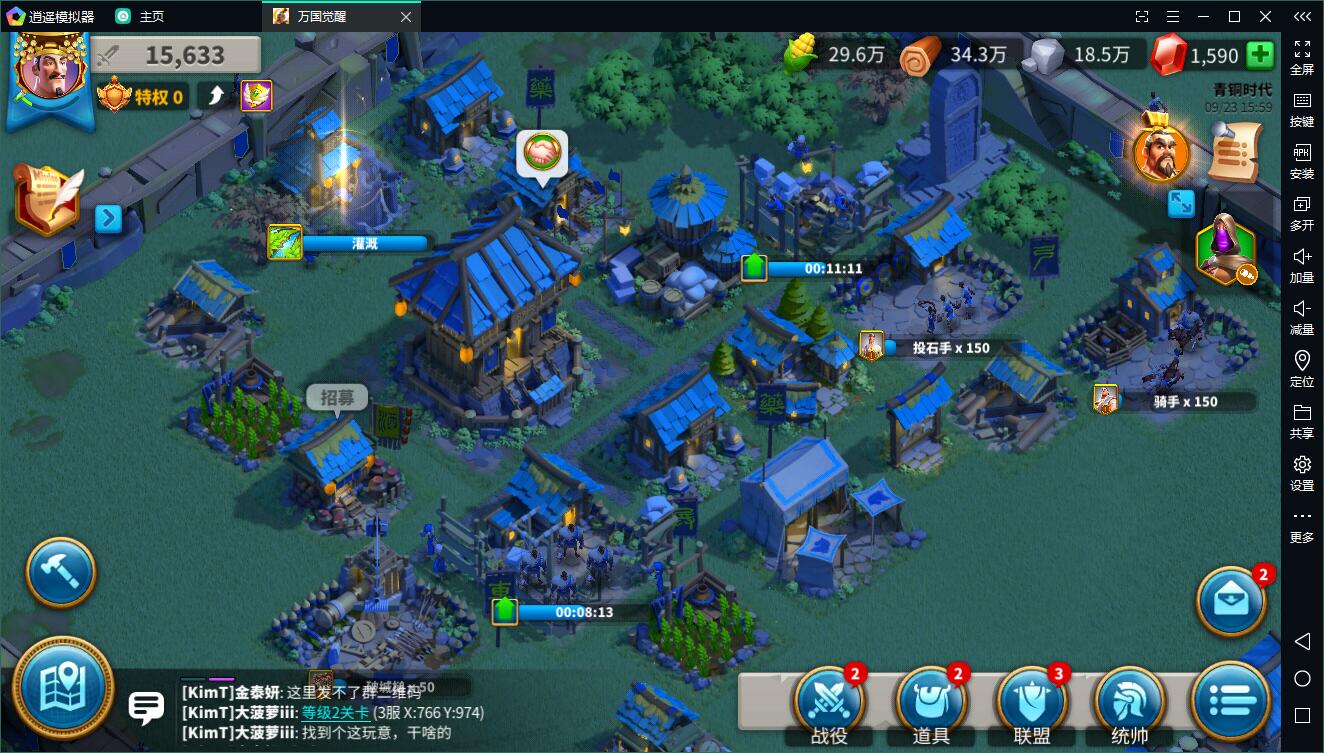Expand the blue arrow side panel
1324x753 pixels.
[x=108, y=218]
